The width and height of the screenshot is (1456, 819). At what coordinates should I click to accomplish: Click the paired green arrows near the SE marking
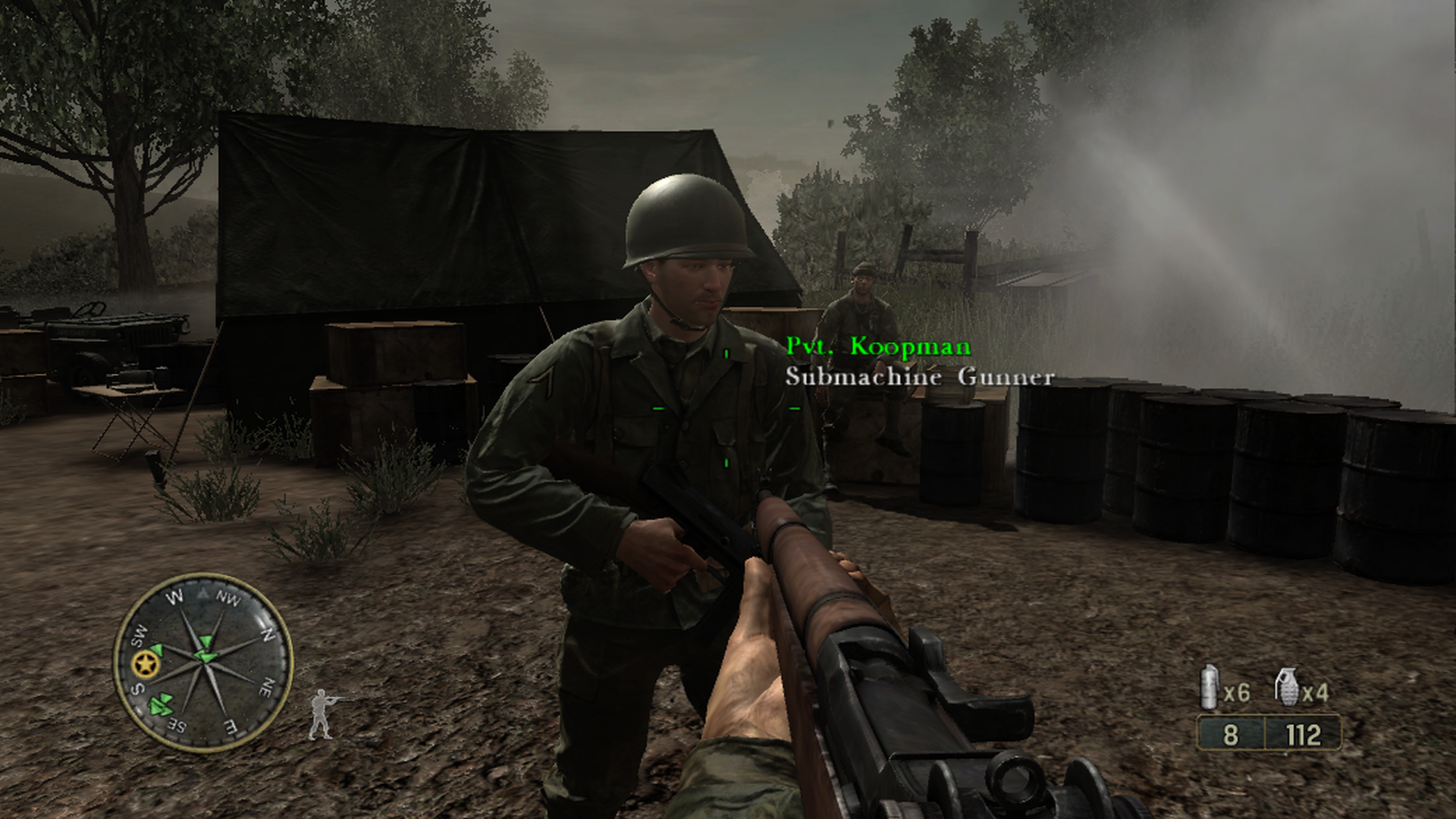160,704
